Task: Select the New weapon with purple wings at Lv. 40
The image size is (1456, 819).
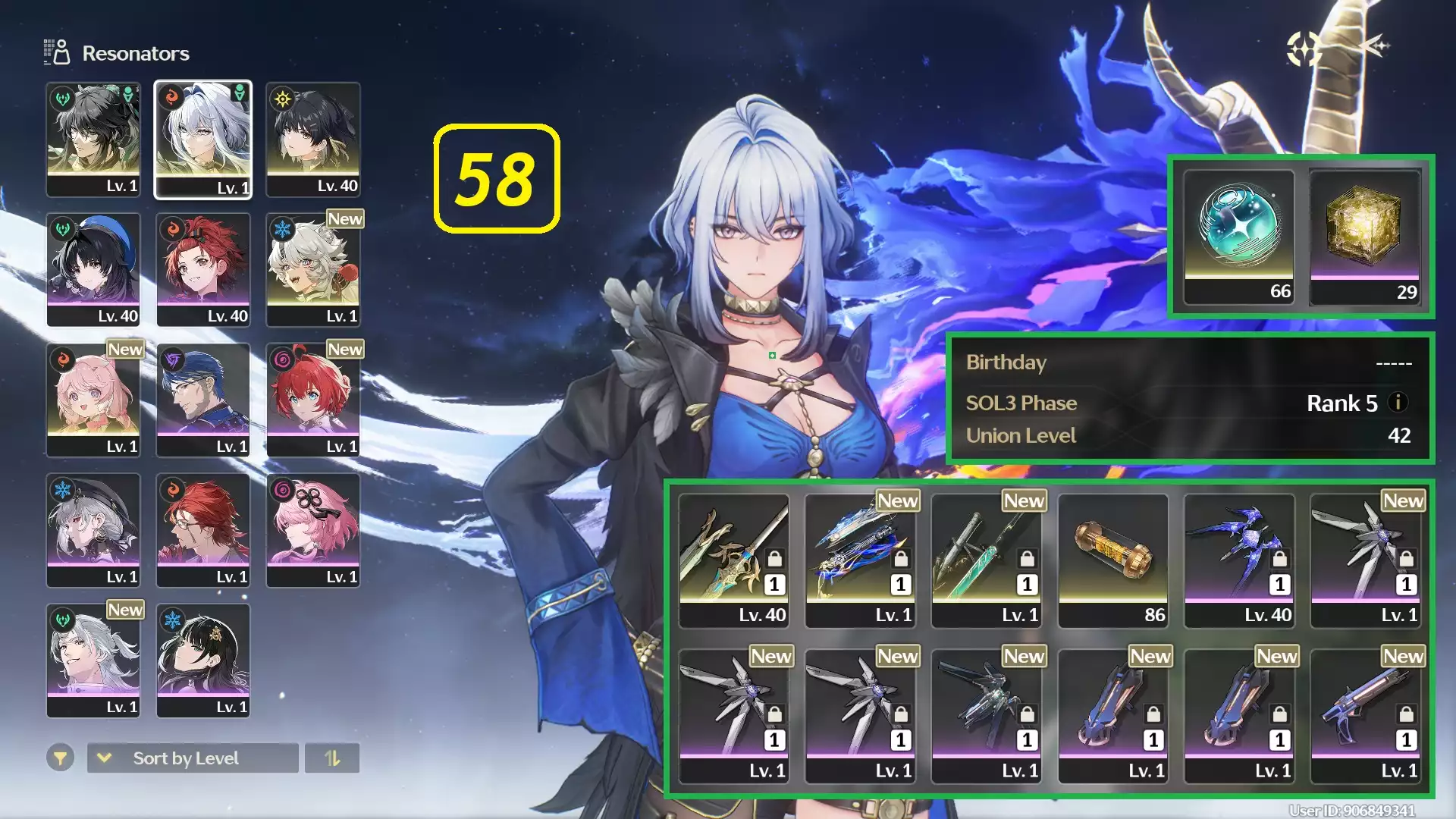Action: pos(1238,557)
